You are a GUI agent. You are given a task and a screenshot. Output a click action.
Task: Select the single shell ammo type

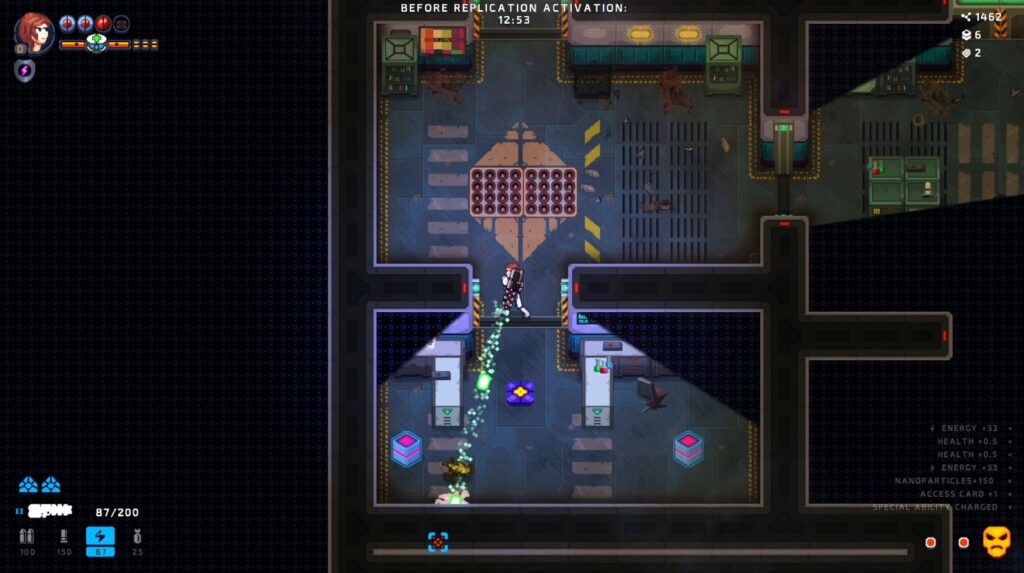click(64, 538)
